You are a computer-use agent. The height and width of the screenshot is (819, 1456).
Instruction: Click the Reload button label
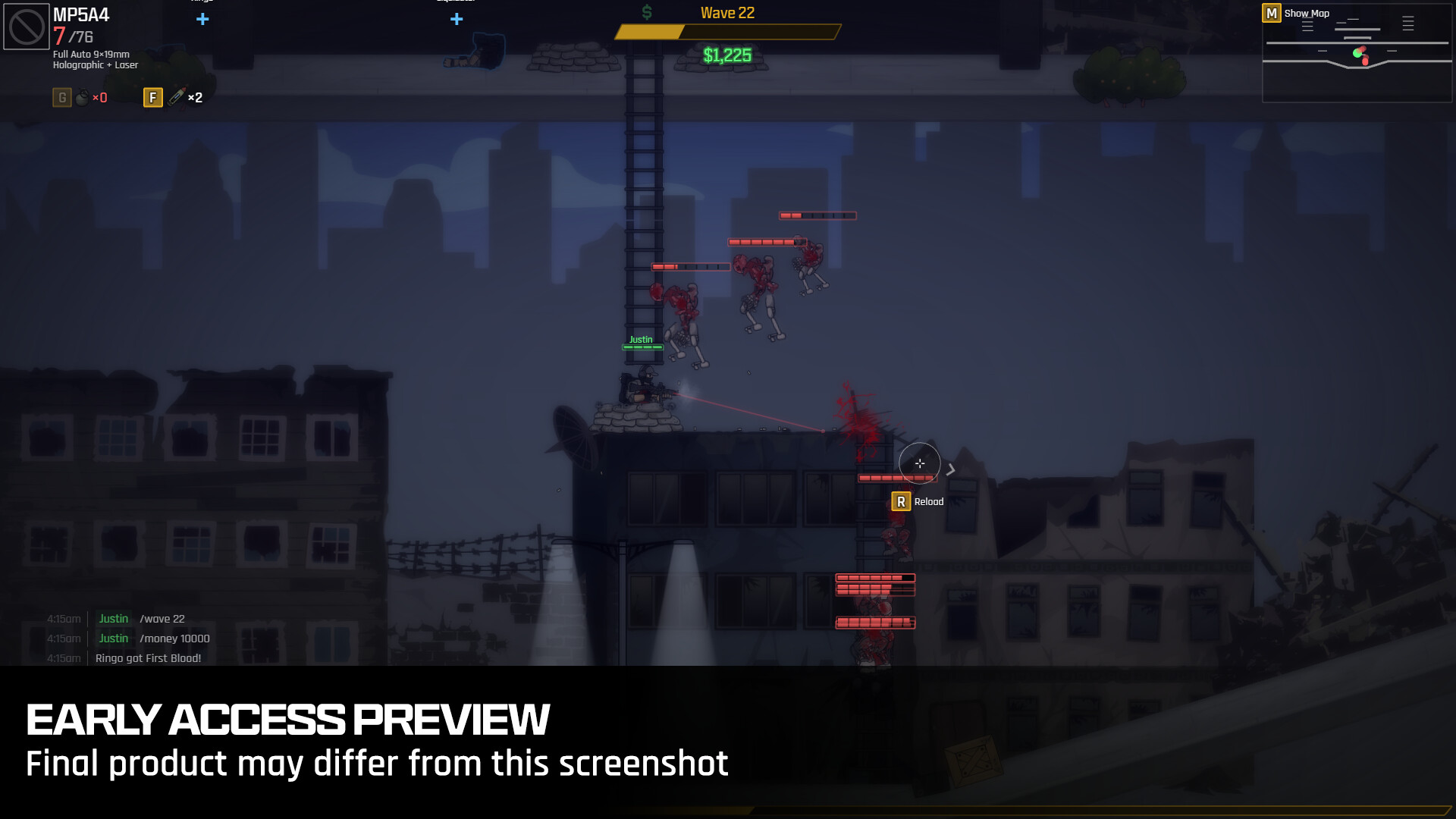tap(929, 501)
